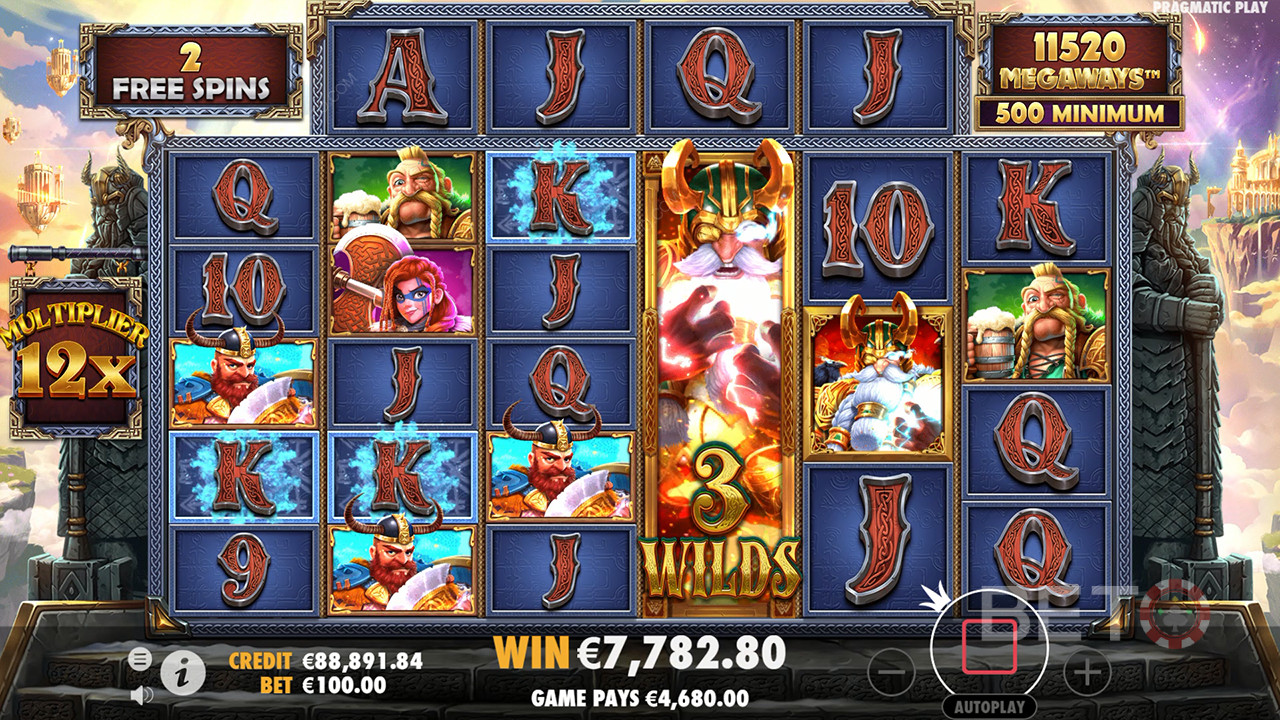The height and width of the screenshot is (720, 1280).
Task: Open the hamburger menu icon
Action: tap(141, 658)
